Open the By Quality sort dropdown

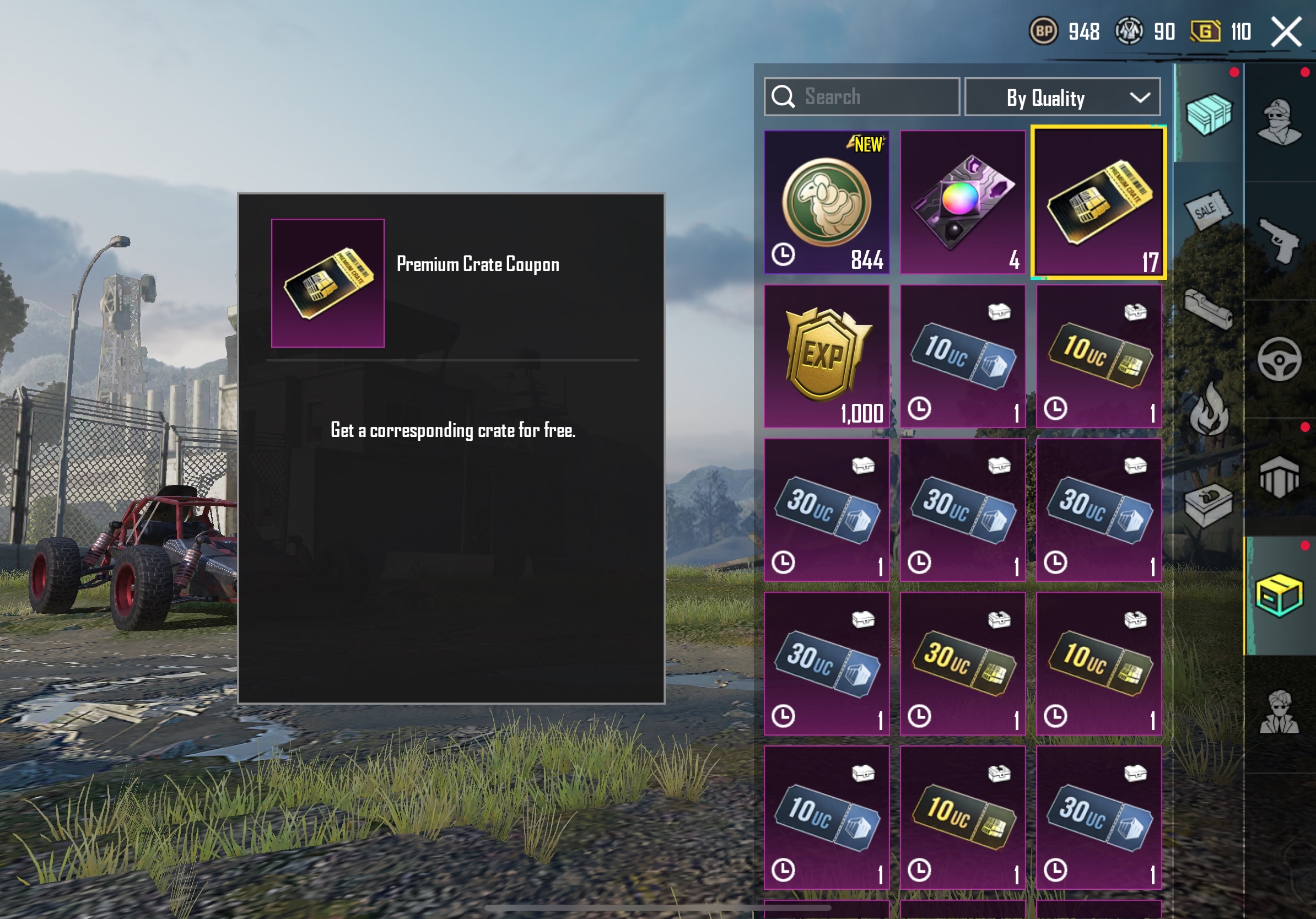coord(1062,98)
